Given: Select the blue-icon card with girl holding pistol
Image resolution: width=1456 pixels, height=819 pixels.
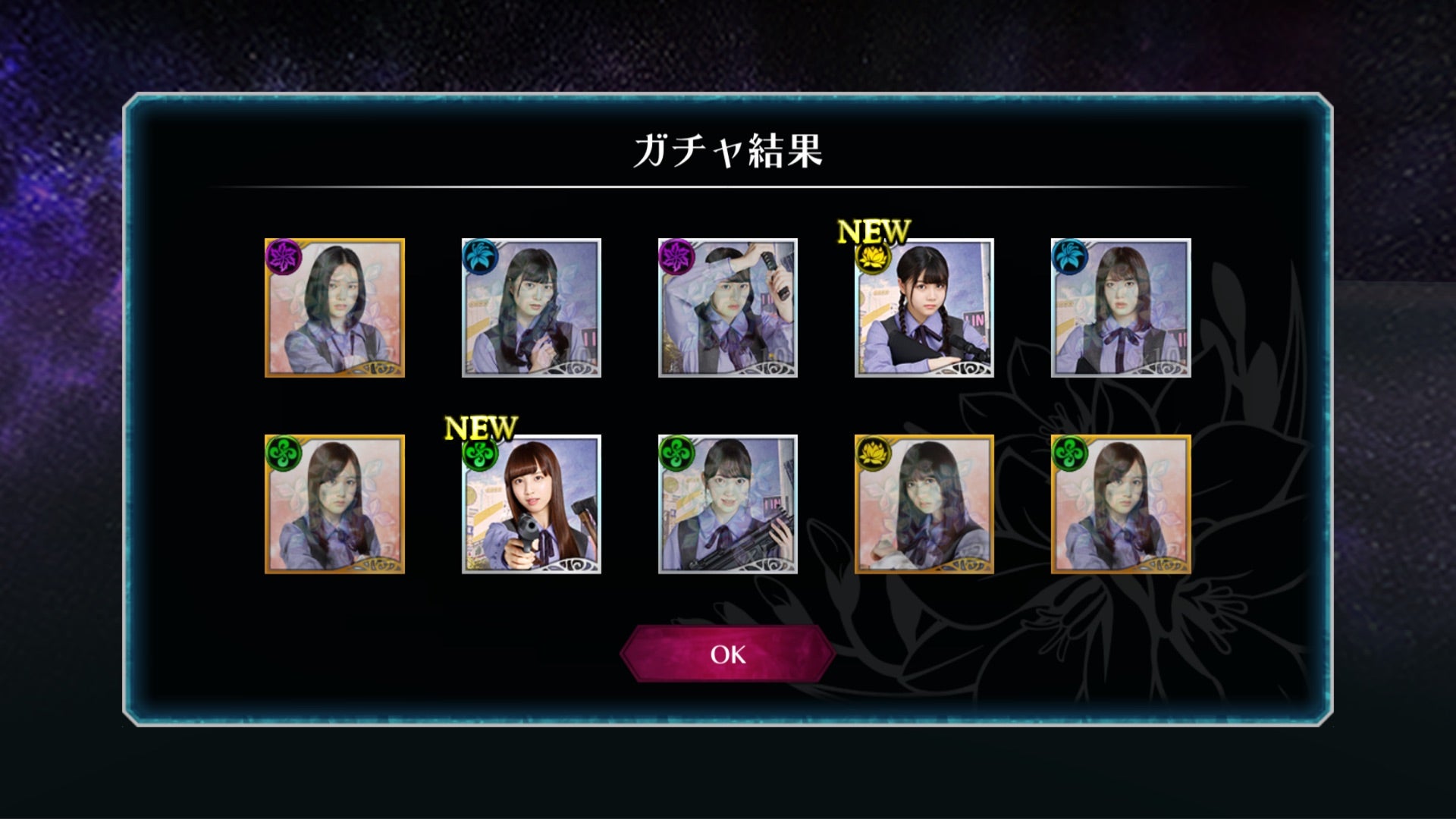Looking at the screenshot, I should (x=531, y=308).
